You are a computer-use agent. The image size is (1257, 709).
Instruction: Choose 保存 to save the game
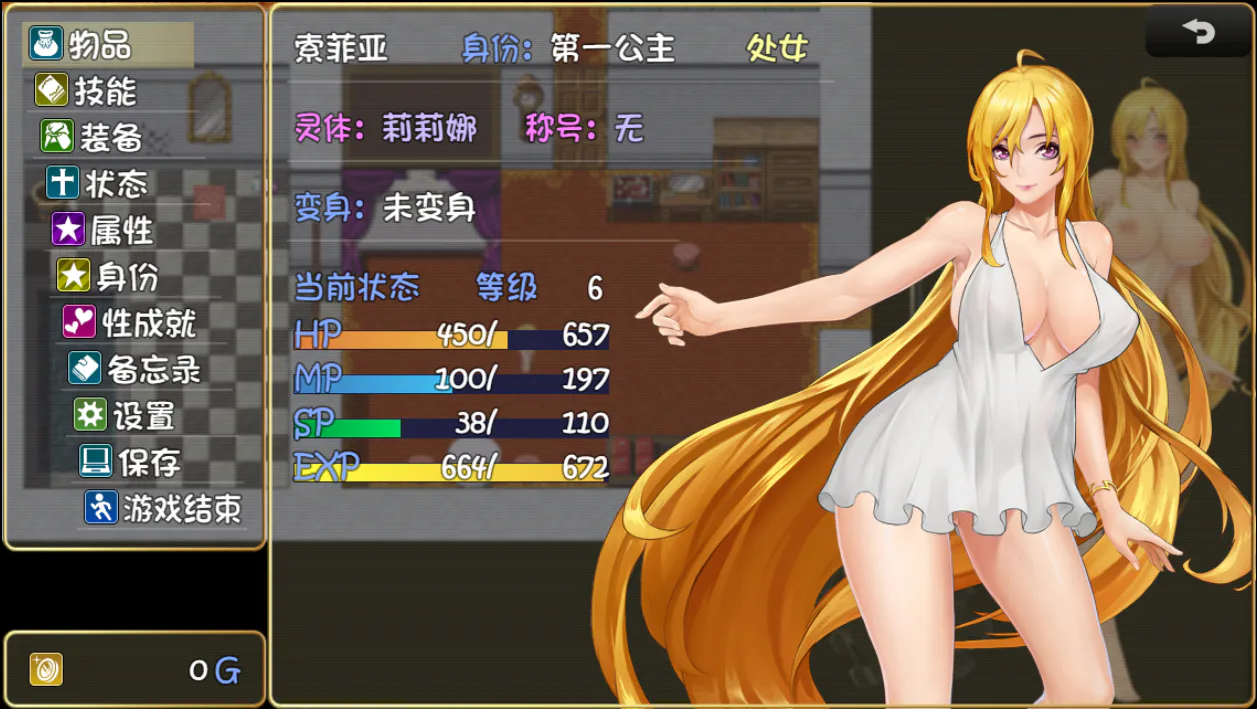tap(148, 462)
